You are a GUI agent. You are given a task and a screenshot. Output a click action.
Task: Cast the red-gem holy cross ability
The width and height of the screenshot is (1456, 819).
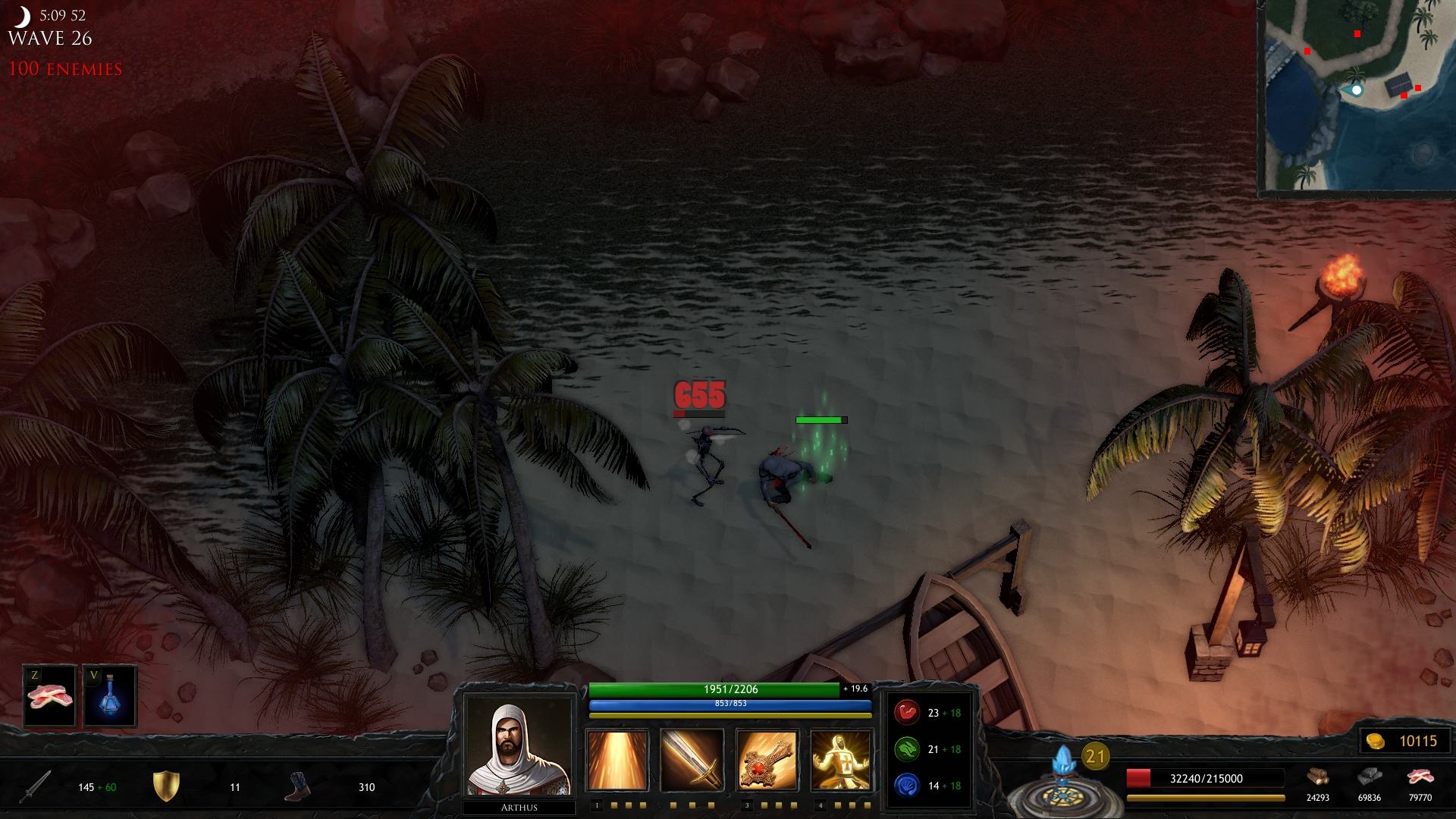click(x=766, y=760)
